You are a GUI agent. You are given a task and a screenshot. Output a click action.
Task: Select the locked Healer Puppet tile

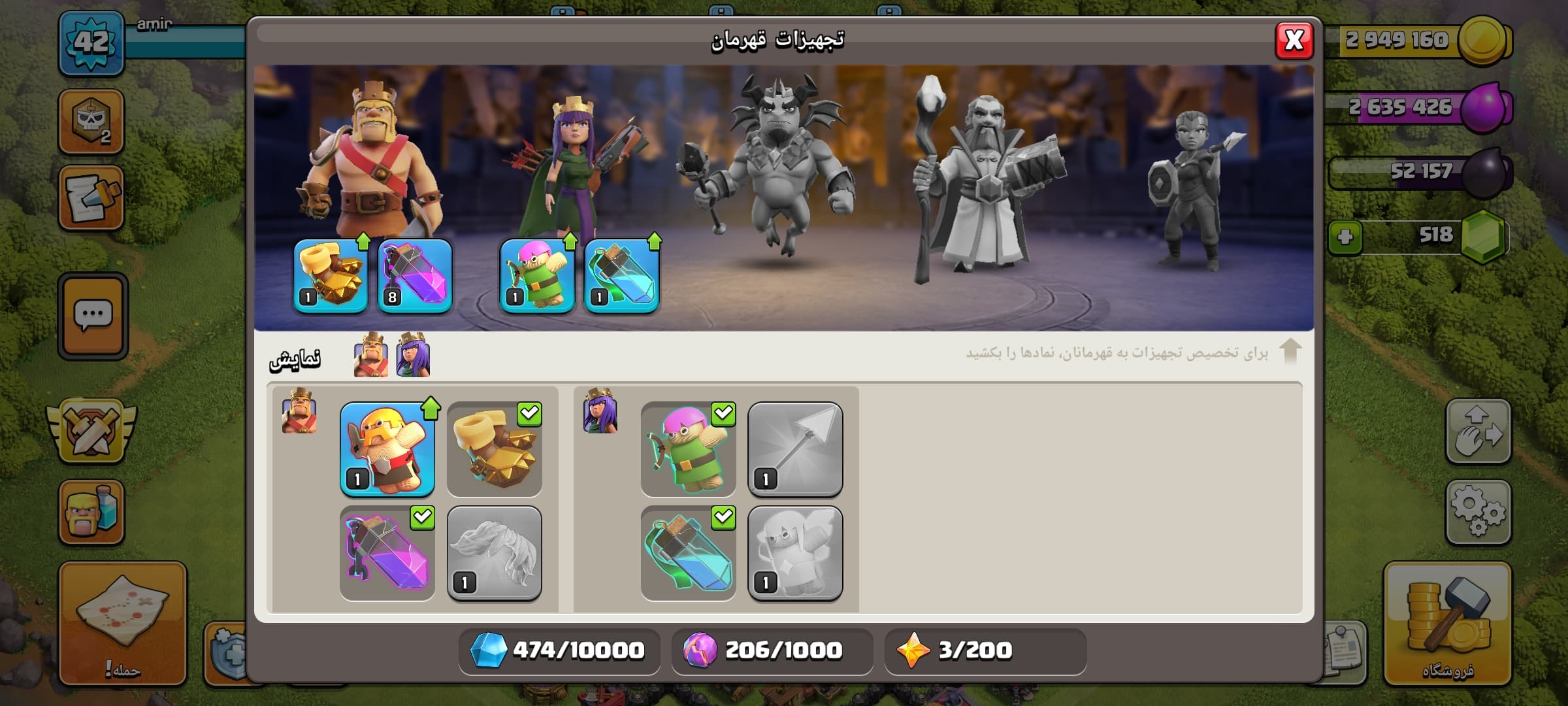[x=795, y=553]
